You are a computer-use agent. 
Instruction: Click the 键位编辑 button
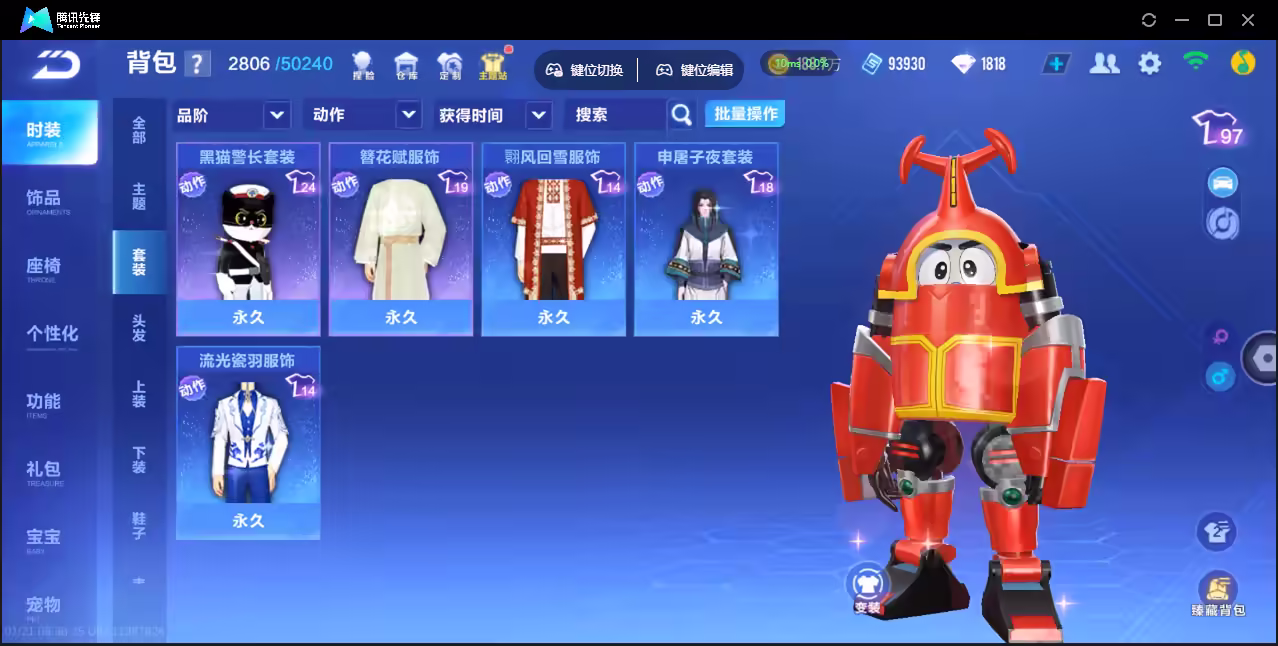[x=695, y=70]
